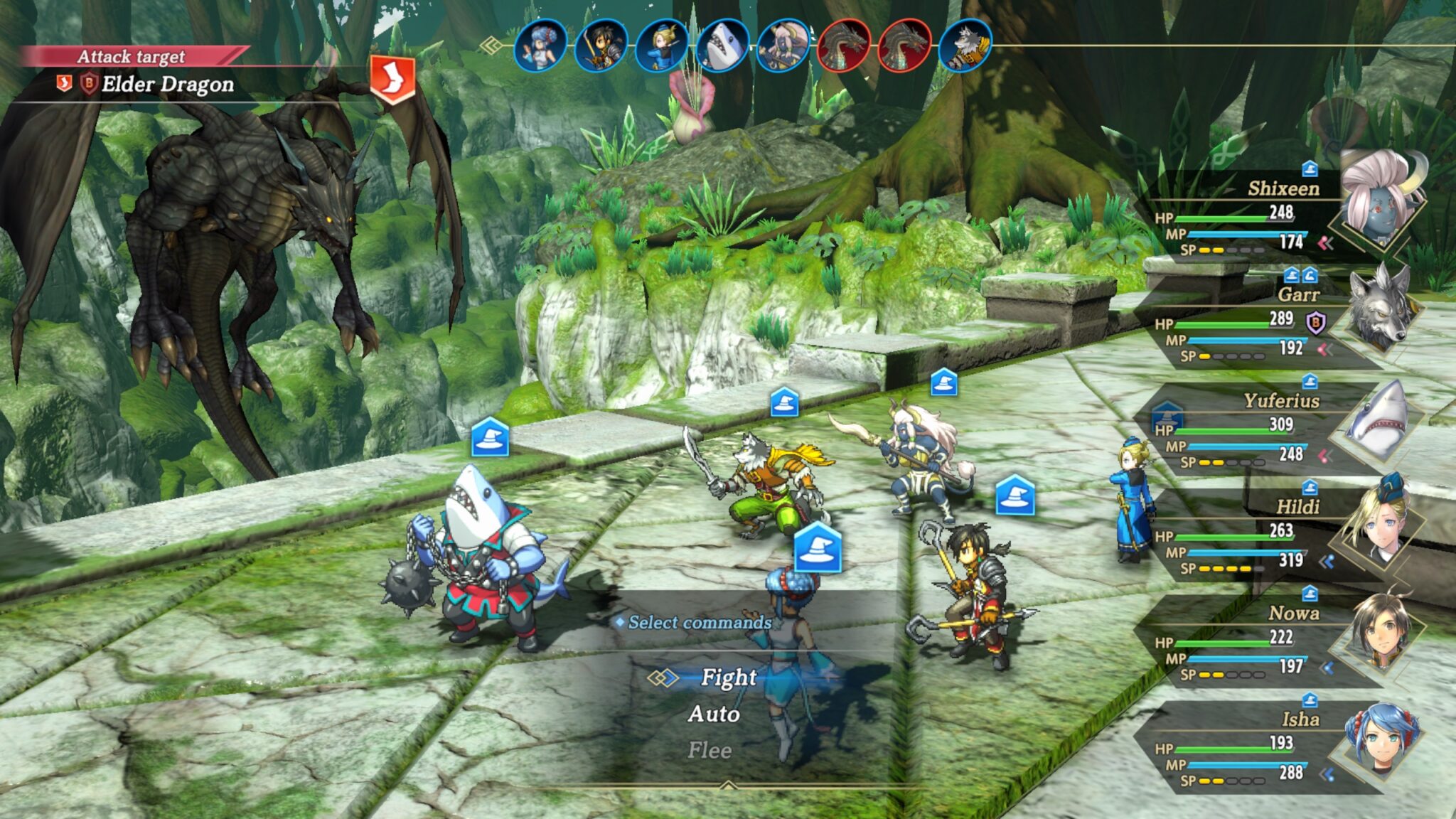Choose Isha's party status panel
This screenshot has width=1456, height=819.
[1265, 746]
